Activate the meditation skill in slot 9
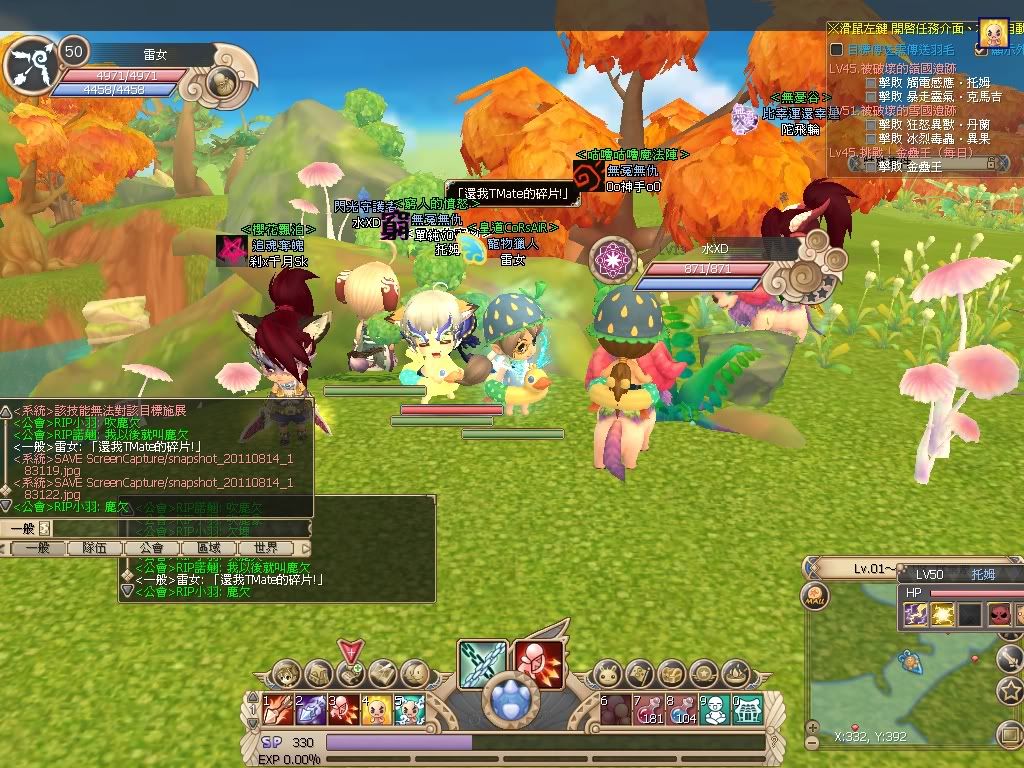The height and width of the screenshot is (768, 1024). click(x=715, y=709)
